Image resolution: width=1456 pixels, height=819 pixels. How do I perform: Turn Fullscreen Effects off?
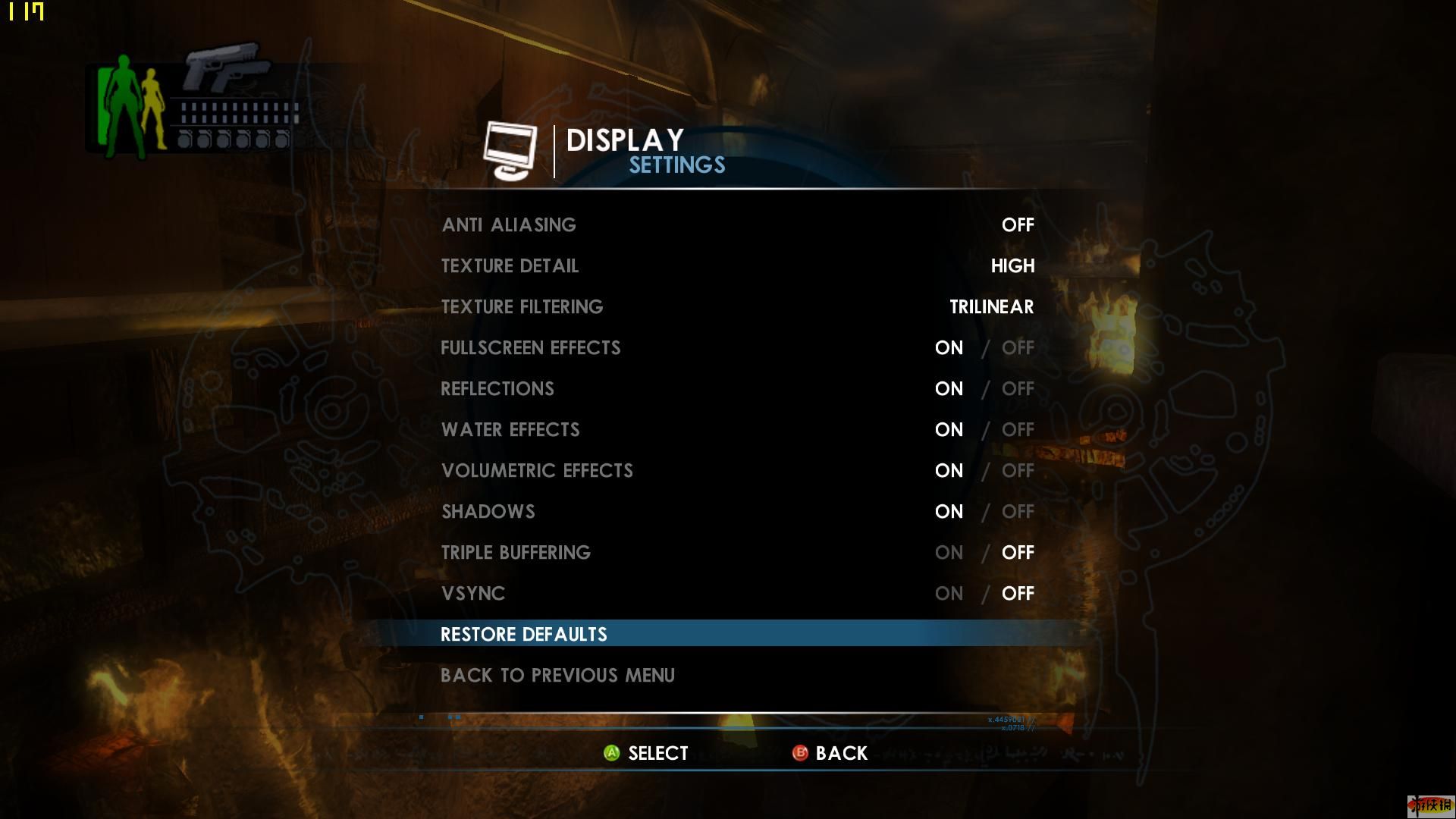[1017, 348]
